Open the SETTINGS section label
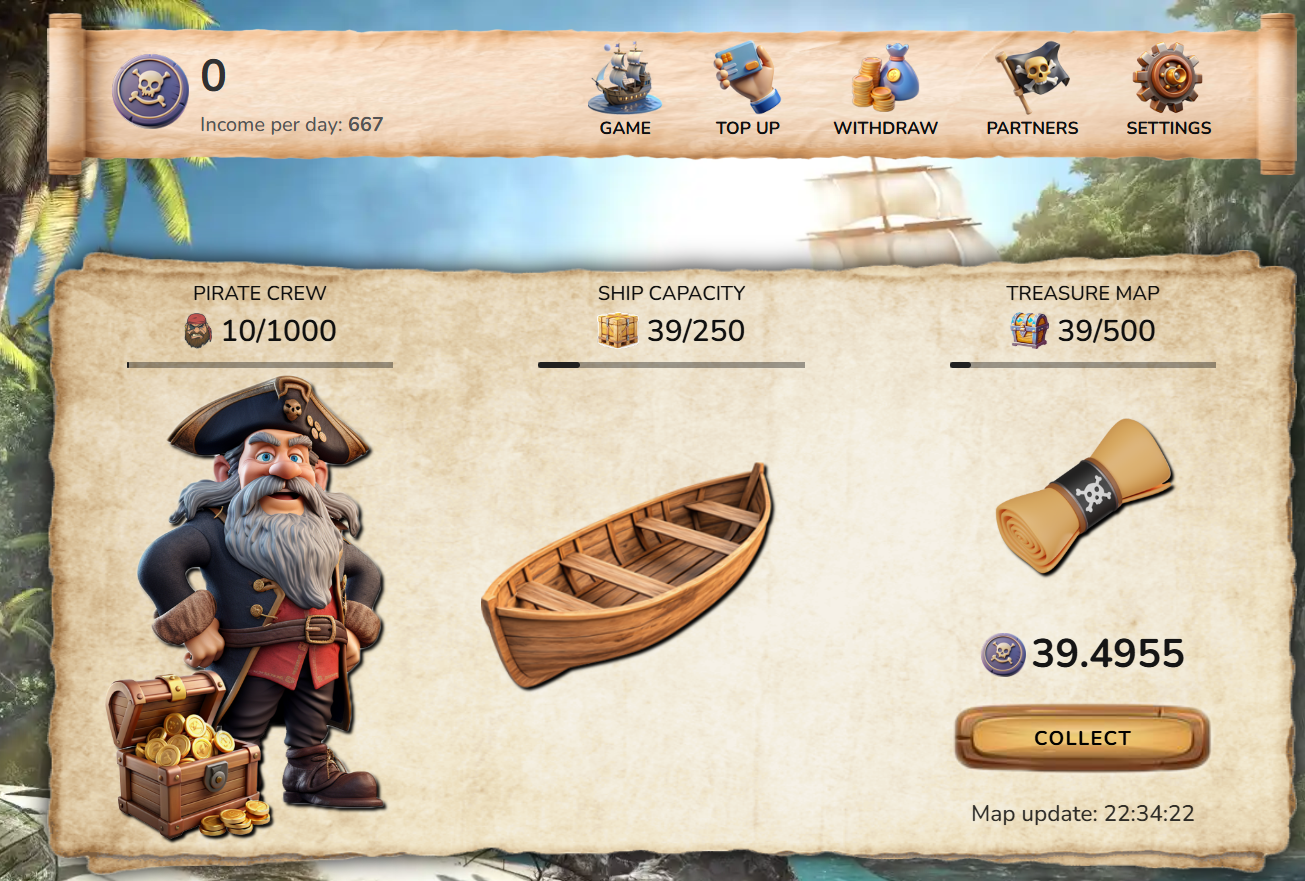Viewport: 1305px width, 881px height. (1168, 128)
